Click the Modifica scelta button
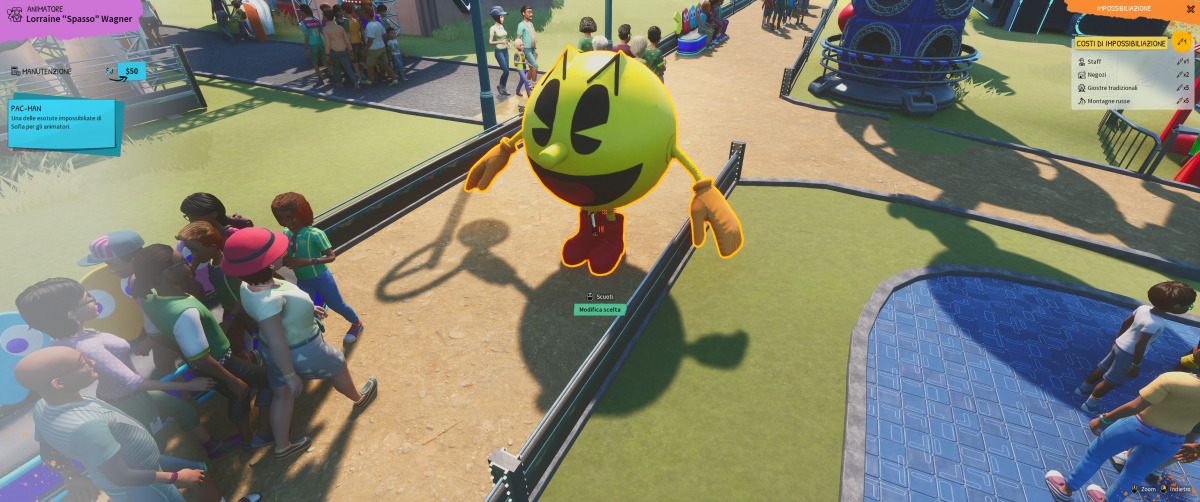This screenshot has height=502, width=1200. click(x=599, y=310)
